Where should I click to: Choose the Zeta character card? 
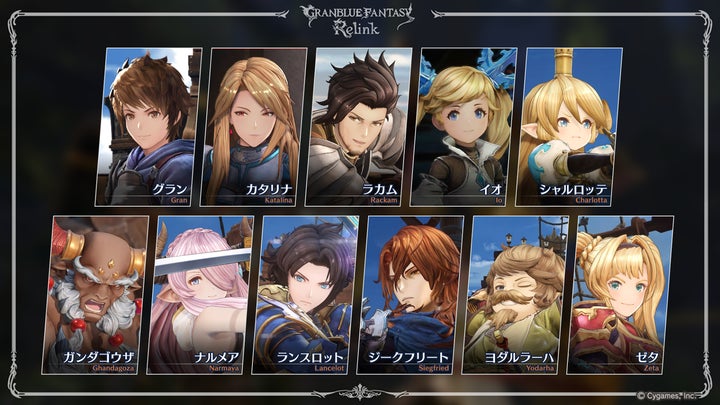coord(620,295)
